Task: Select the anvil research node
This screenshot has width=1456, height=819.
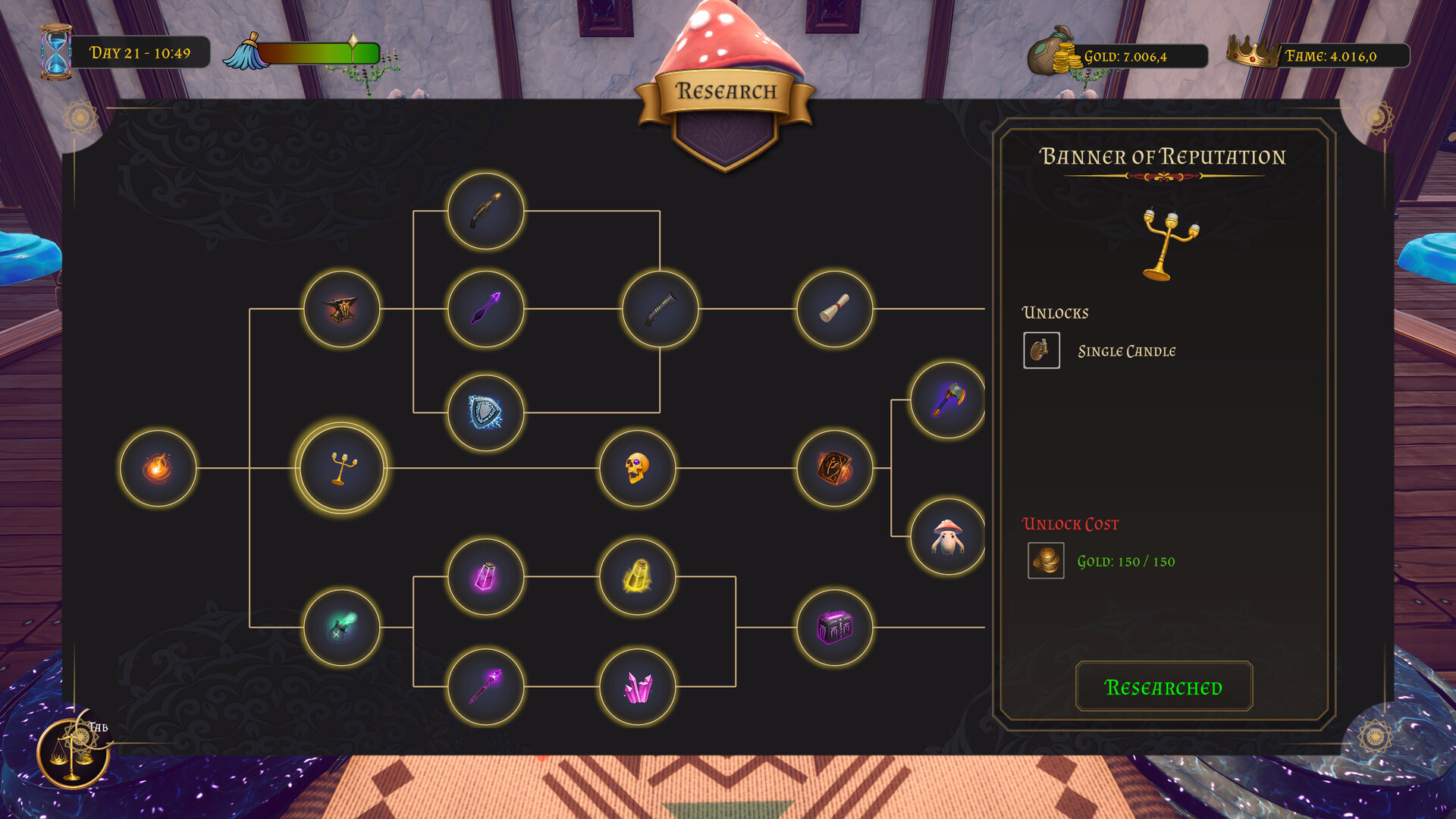Action: 341,309
